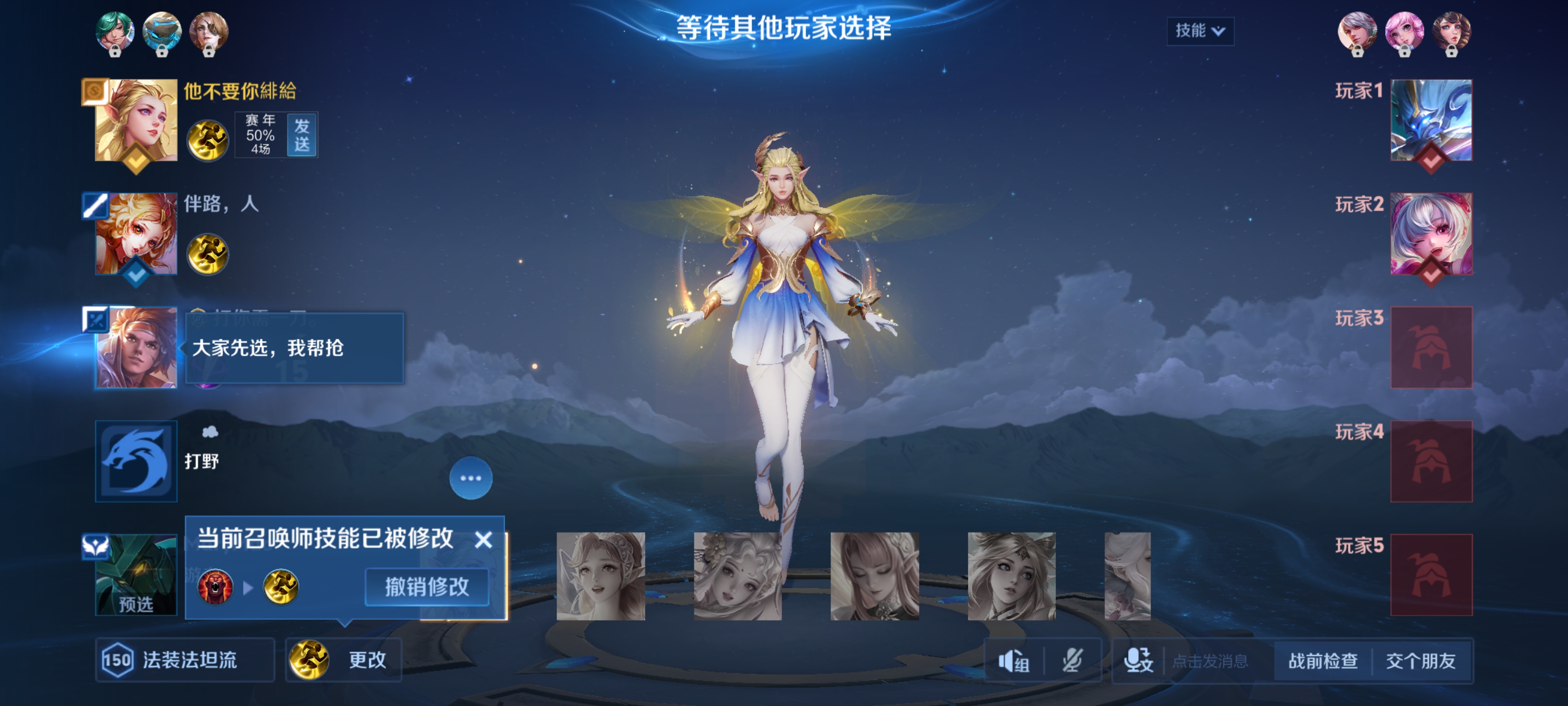Open the 点击发消息 chat input
Viewport: 1568px width, 706px height.
(1210, 661)
